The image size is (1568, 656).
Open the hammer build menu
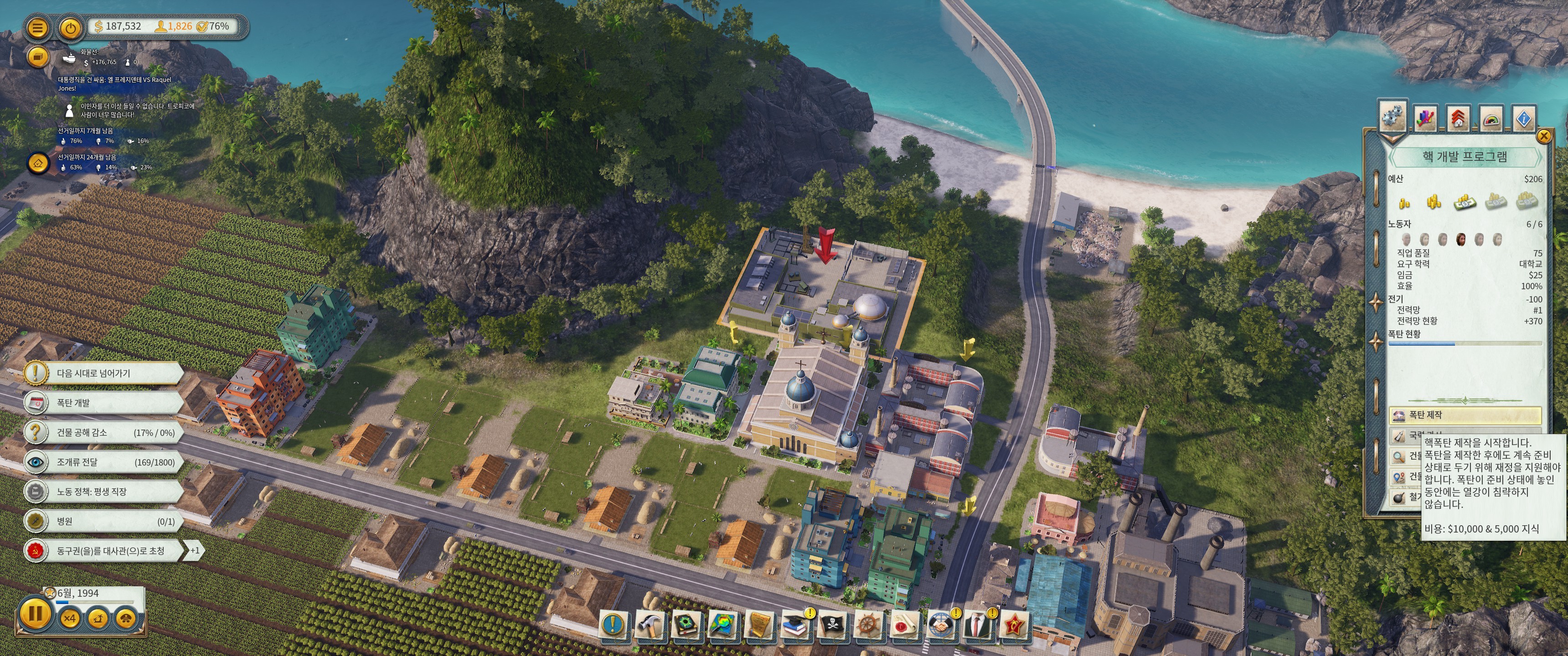tap(649, 625)
